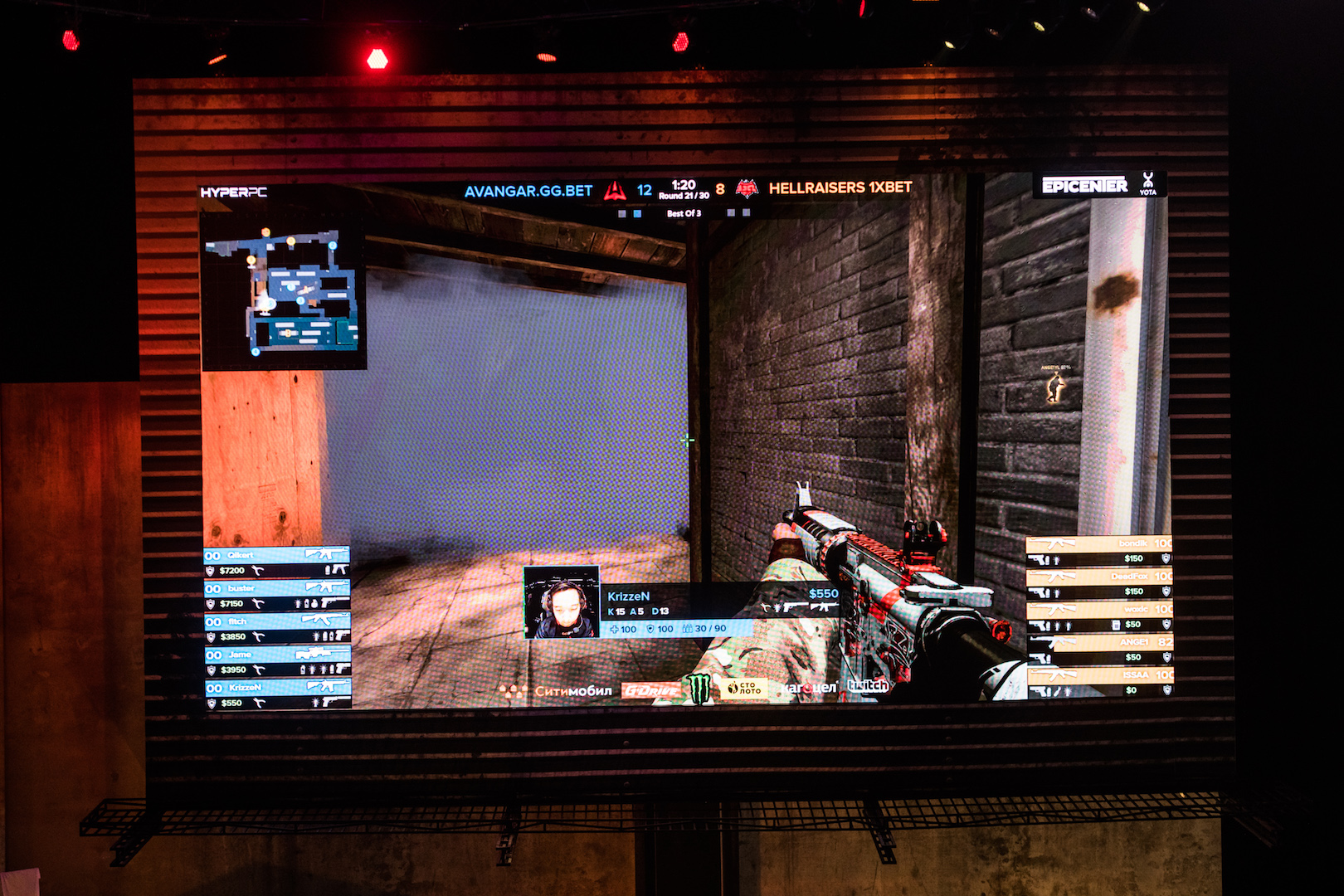Click KrizzeN's player webcam thumbnail
This screenshot has width=1344, height=896.
(x=562, y=602)
